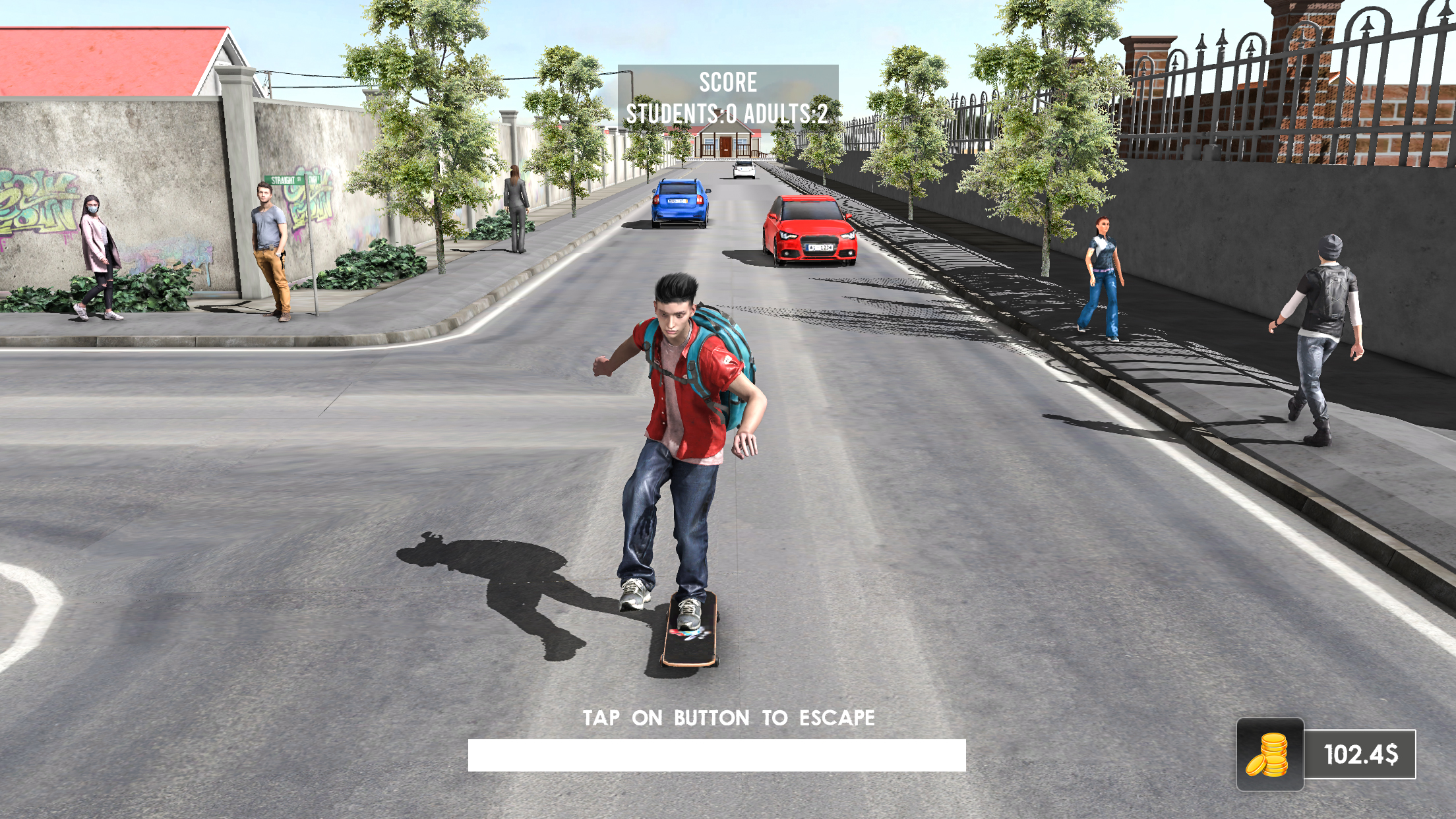This screenshot has width=1456, height=819.
Task: Tap the white escape button bar
Action: click(717, 755)
